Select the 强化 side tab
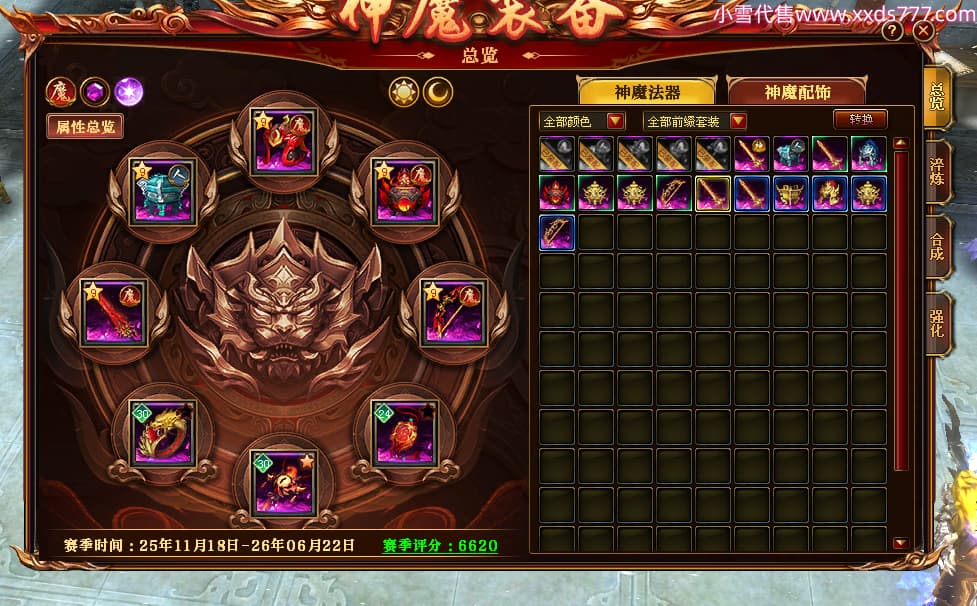The height and width of the screenshot is (606, 977). pos(937,323)
